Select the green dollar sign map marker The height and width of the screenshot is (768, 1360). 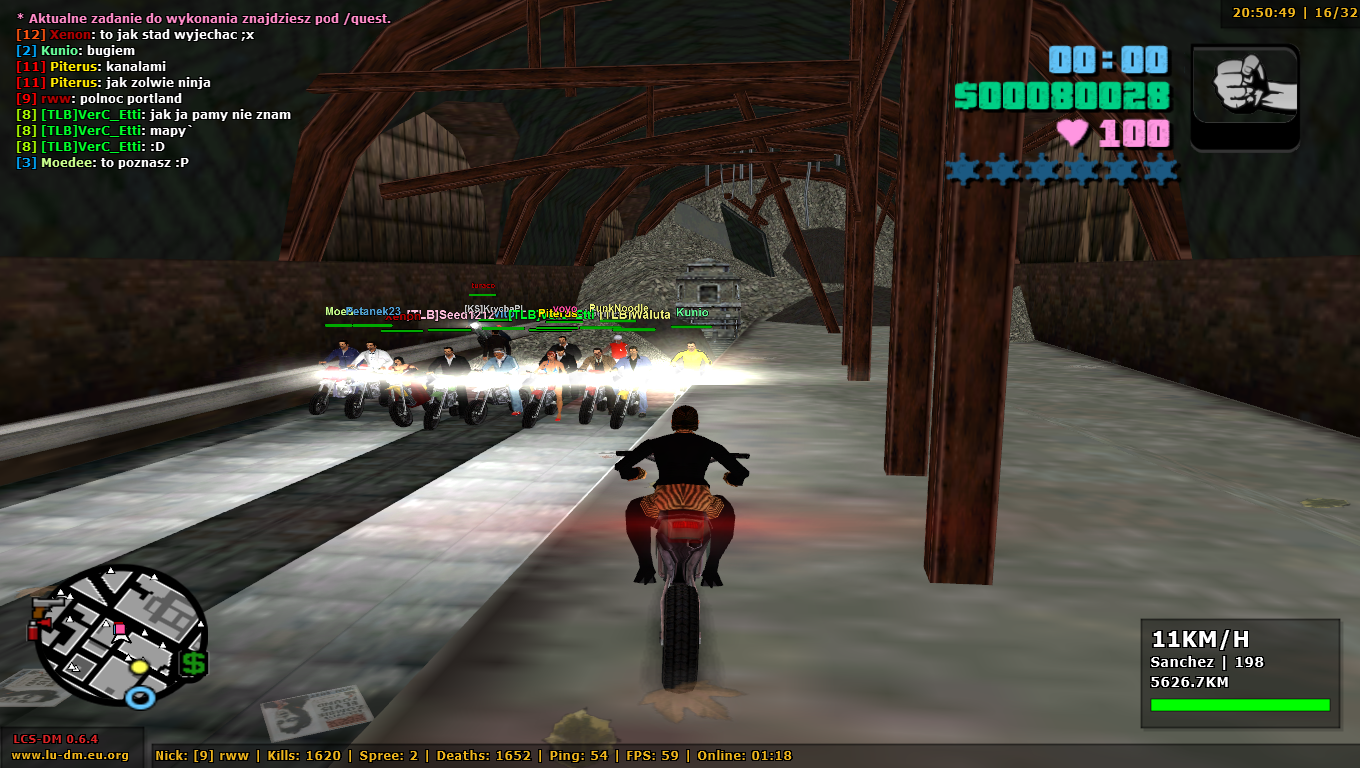coord(193,663)
